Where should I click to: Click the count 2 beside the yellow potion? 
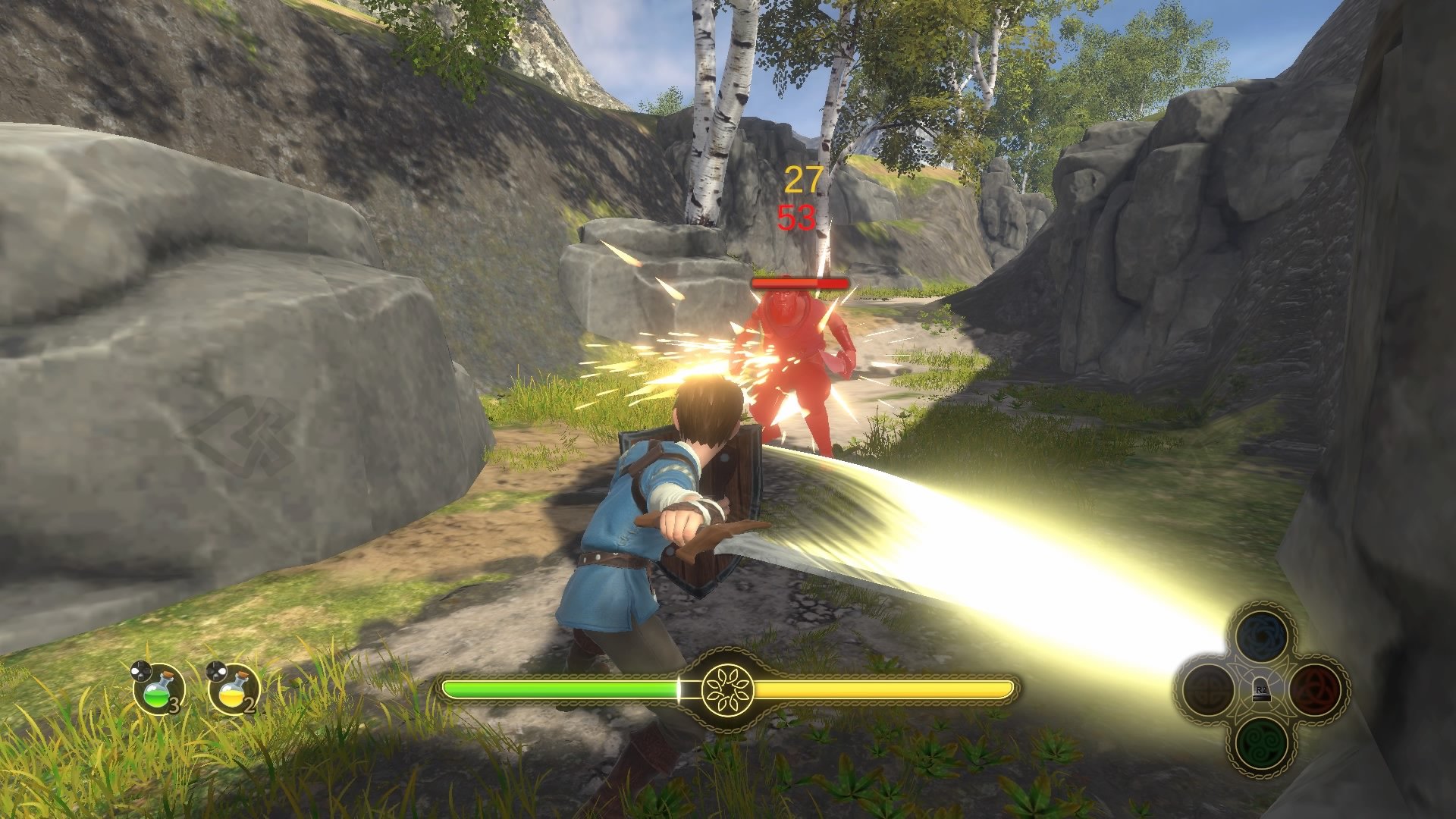(249, 704)
